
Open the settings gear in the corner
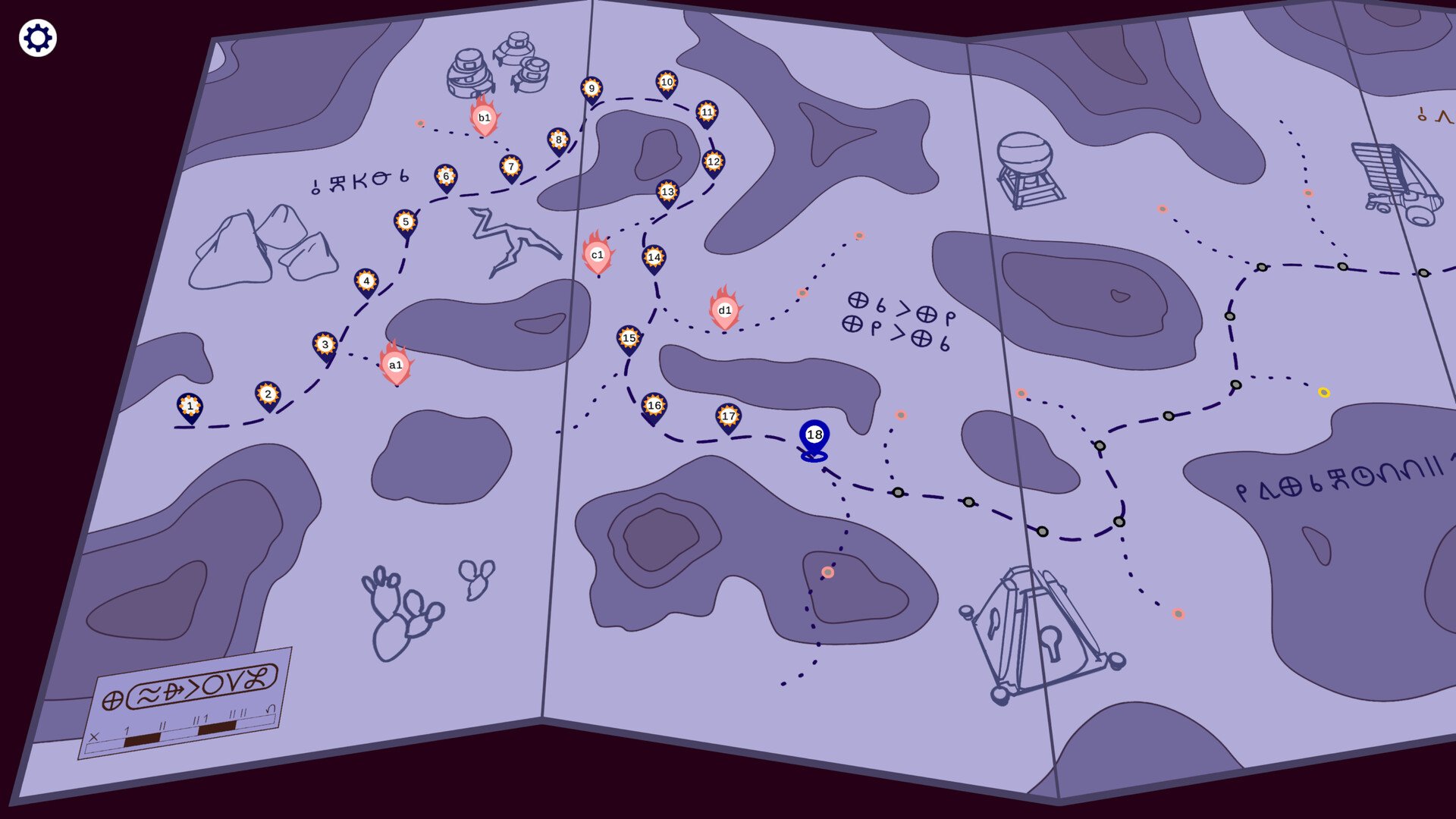[36, 36]
